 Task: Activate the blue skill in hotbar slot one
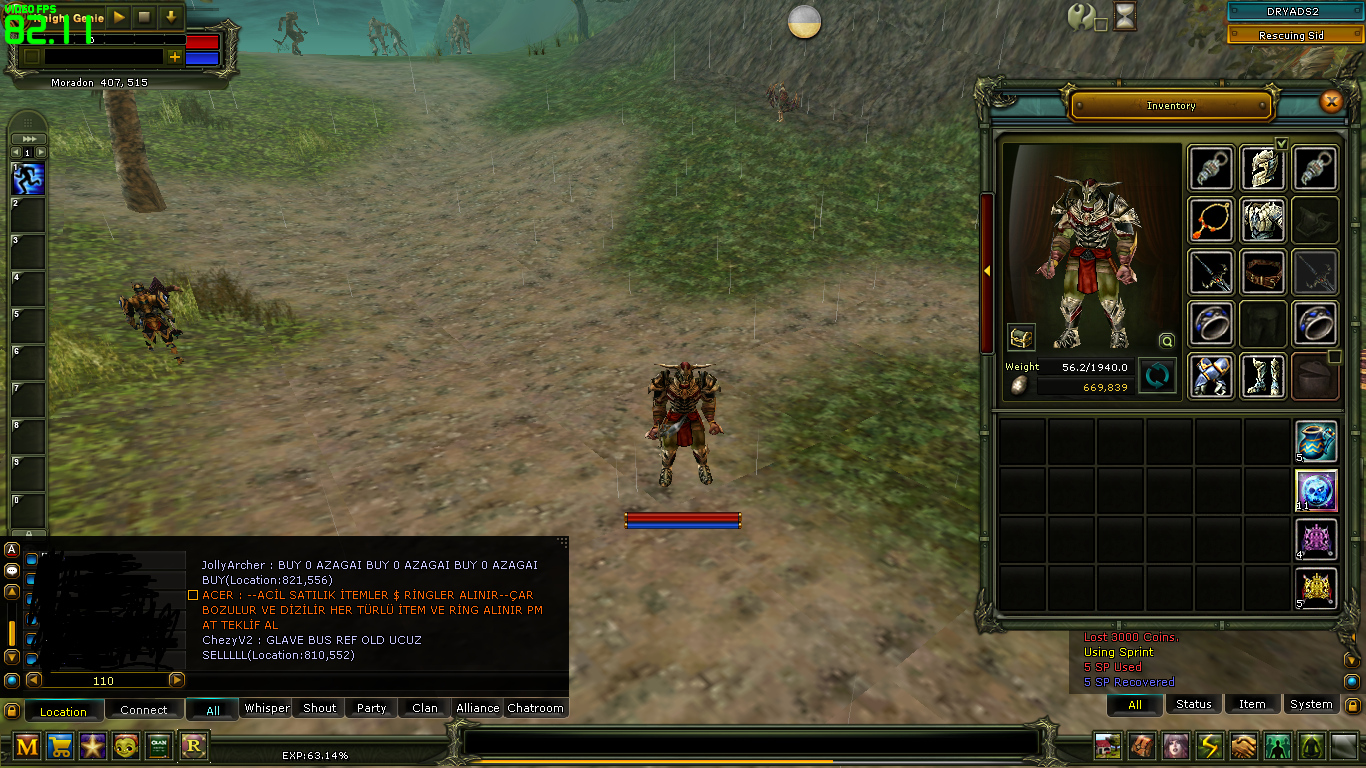pyautogui.click(x=28, y=180)
